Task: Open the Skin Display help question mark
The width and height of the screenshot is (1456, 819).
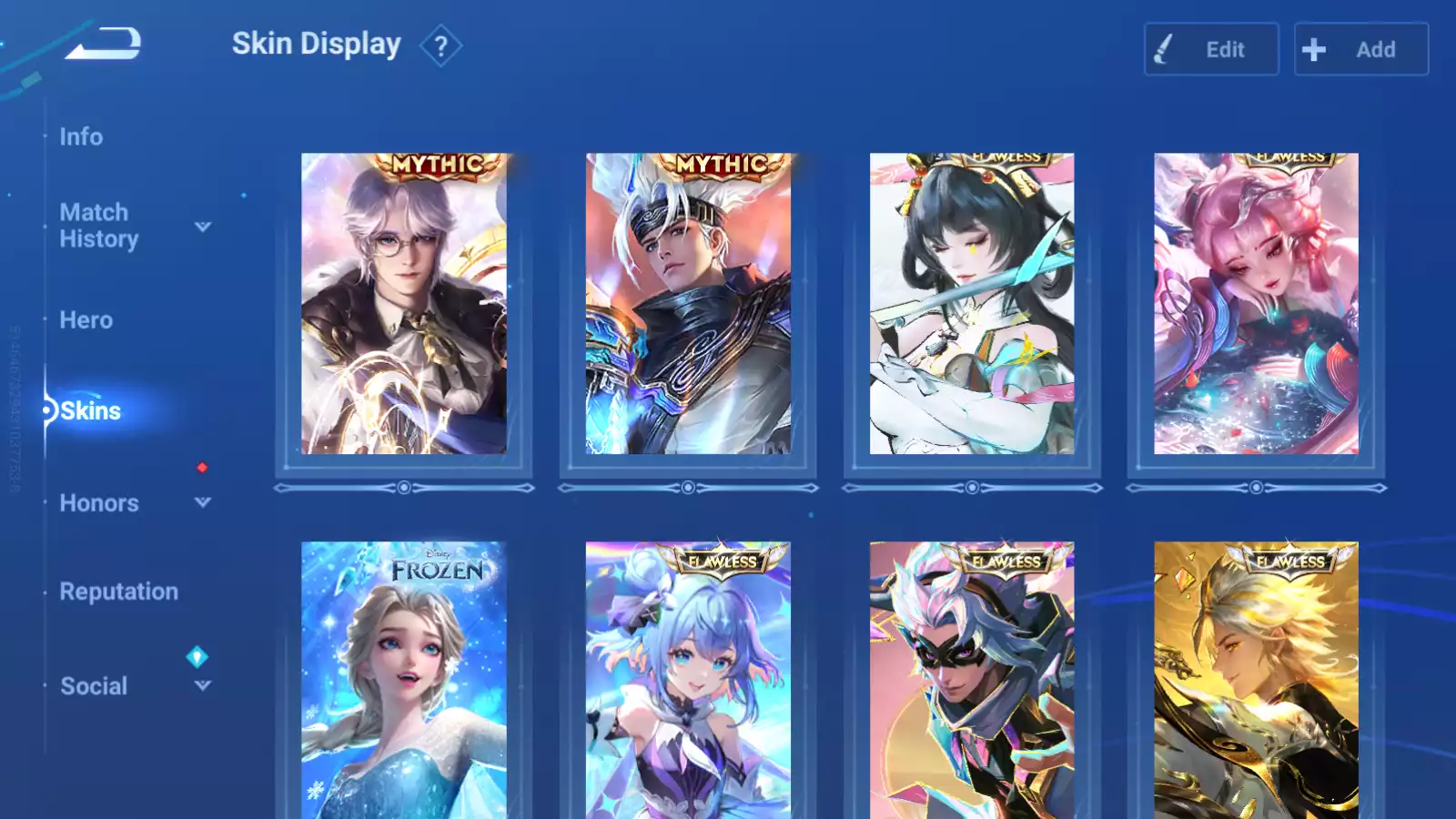Action: pyautogui.click(x=440, y=45)
